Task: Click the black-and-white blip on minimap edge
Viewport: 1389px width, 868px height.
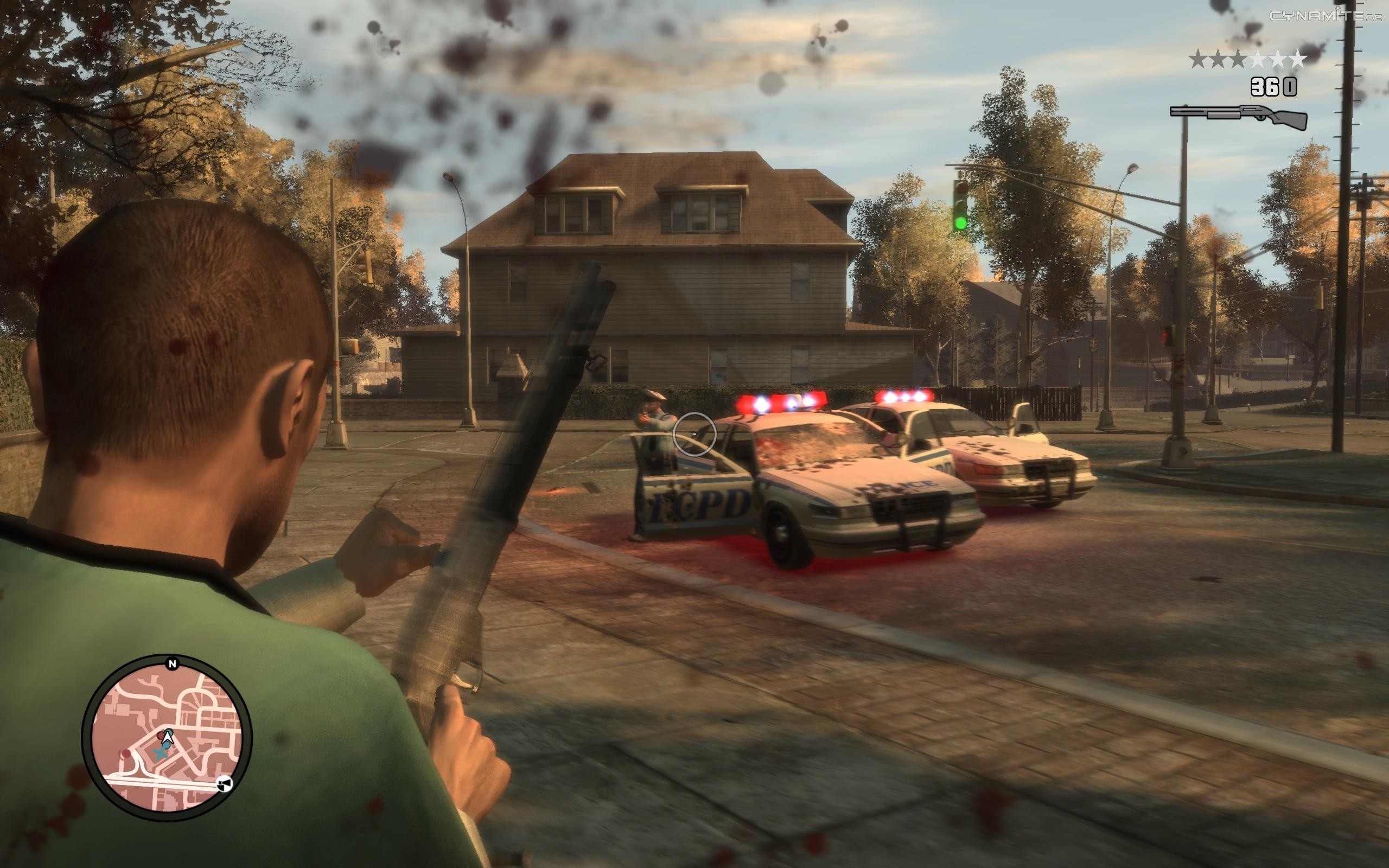Action: (226, 784)
